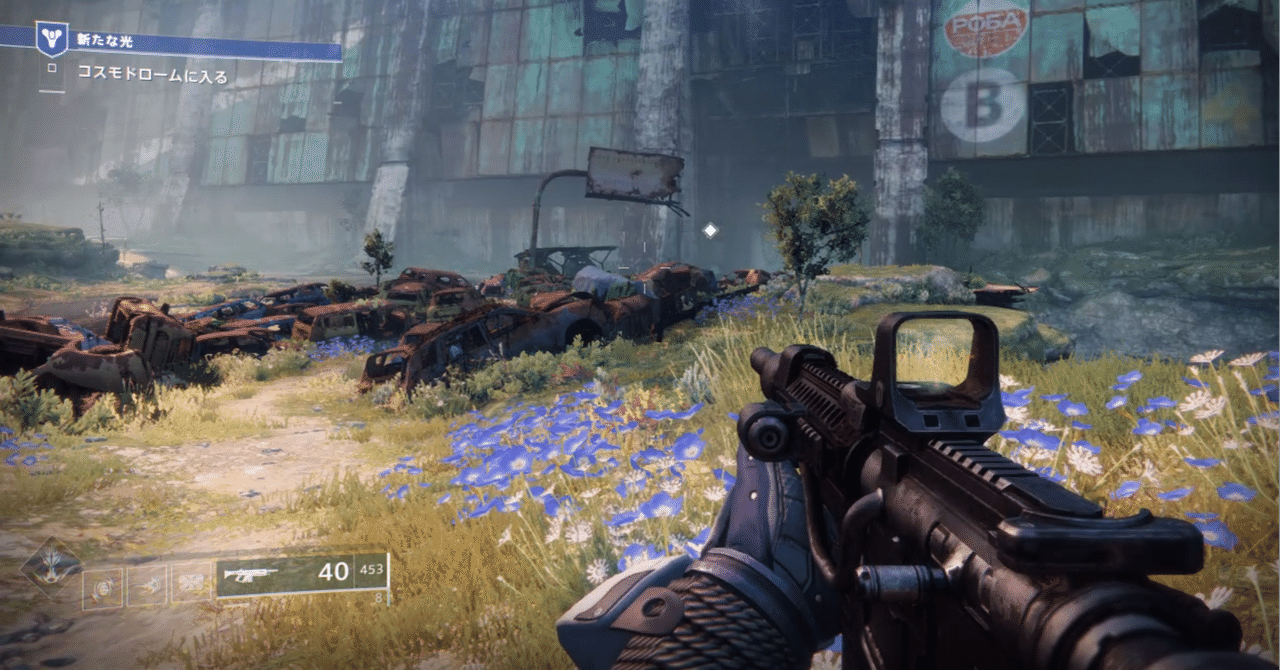Use the swirling grenade ability icon
1280x670 pixels.
(102, 586)
